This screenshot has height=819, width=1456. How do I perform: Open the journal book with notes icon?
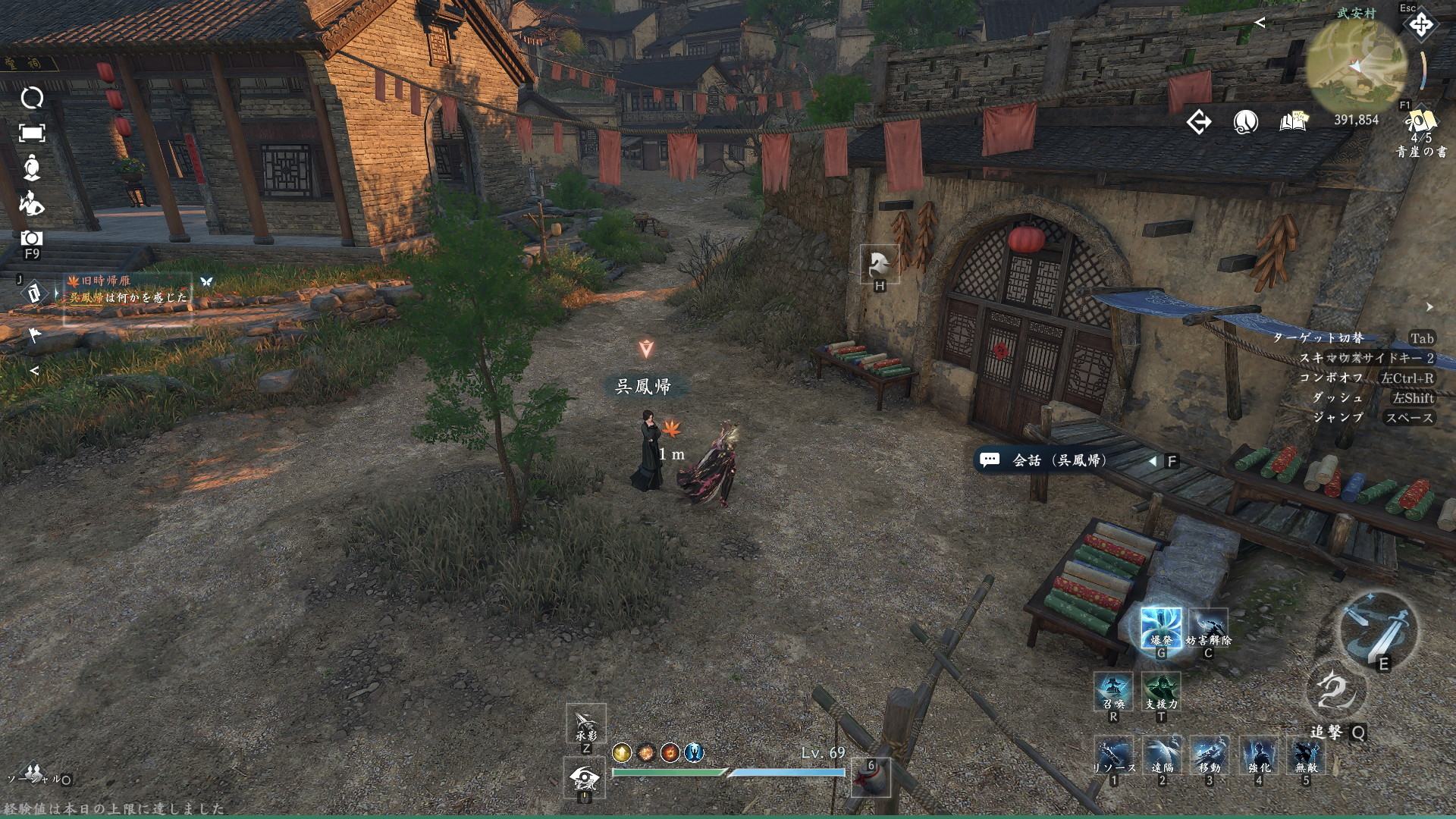coord(1294,121)
